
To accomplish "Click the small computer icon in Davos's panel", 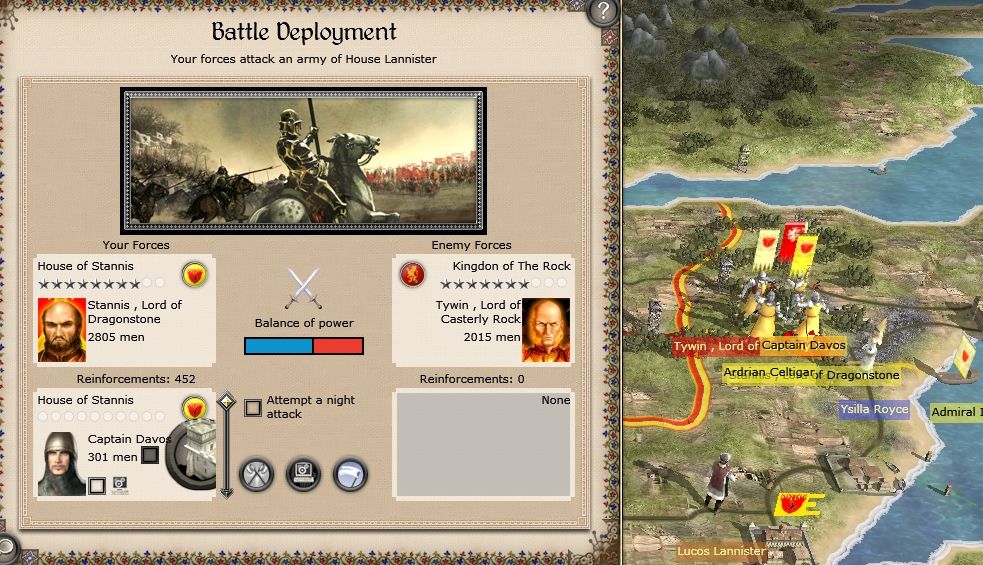I will (x=120, y=485).
